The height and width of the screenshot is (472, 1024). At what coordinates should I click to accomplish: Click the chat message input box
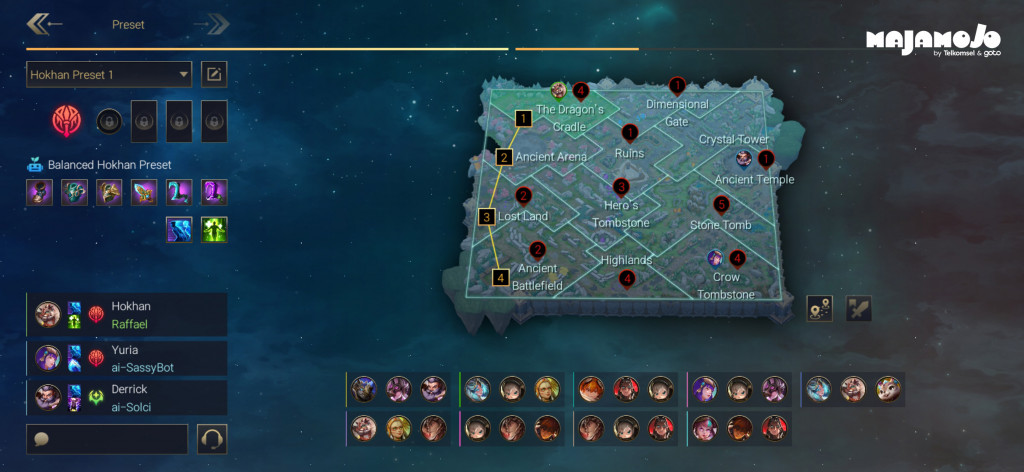[107, 438]
